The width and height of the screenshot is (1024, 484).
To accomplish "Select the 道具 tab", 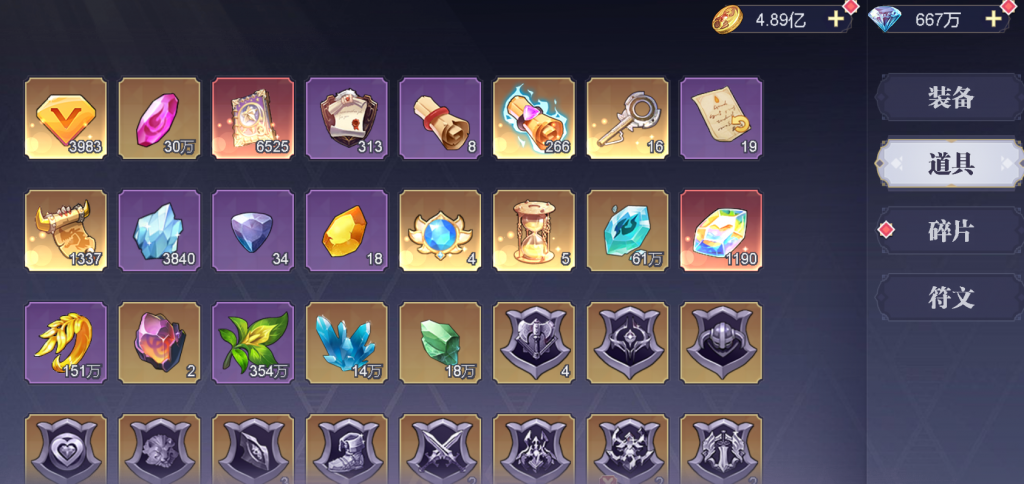I will coord(949,165).
